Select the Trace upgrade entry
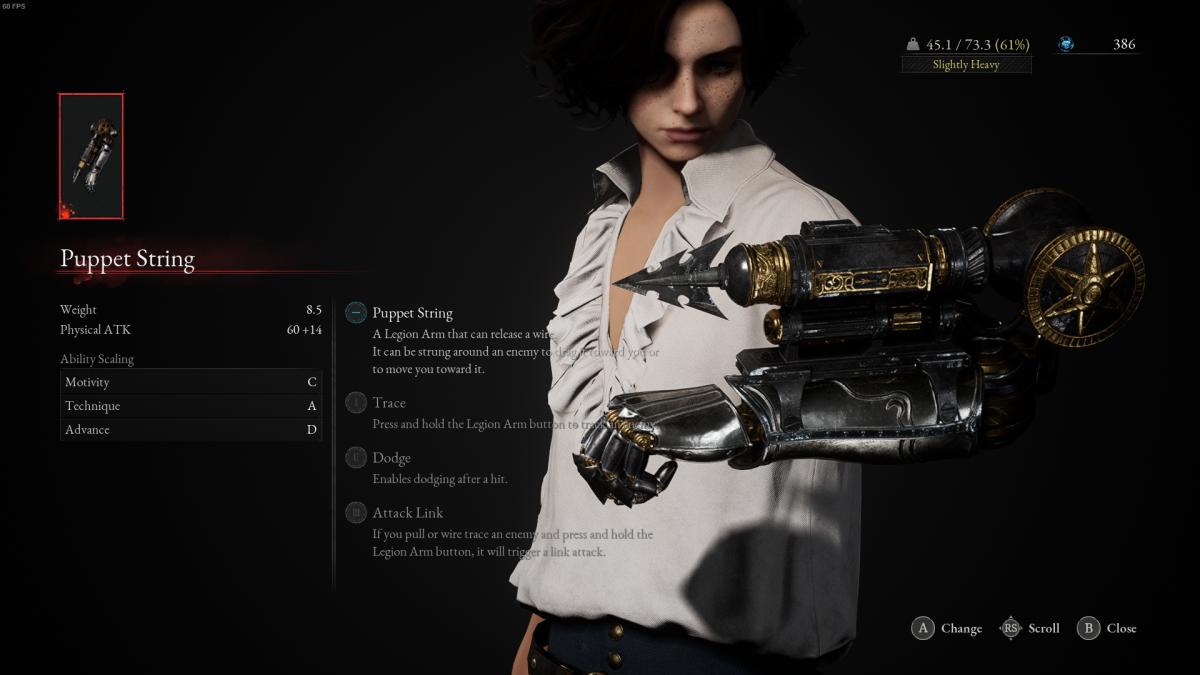This screenshot has height=675, width=1200. [x=388, y=403]
